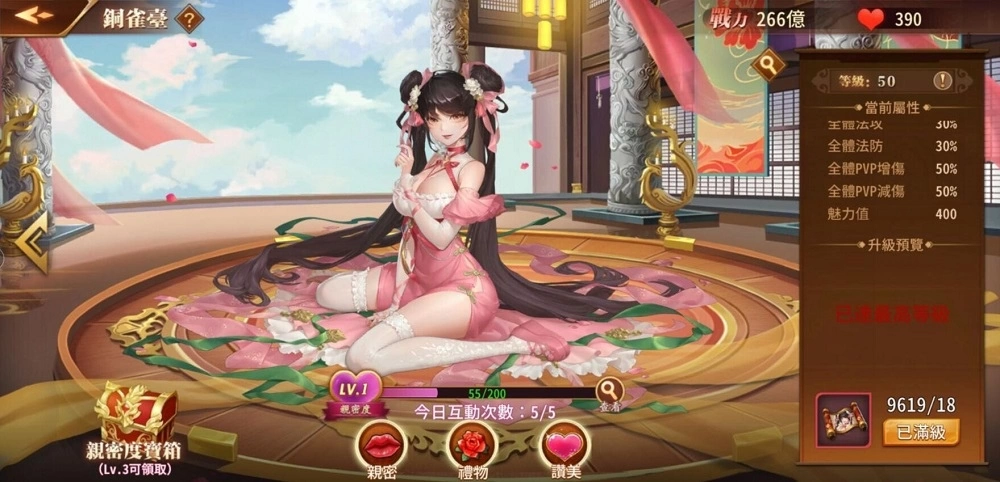Activate the 讚美 heart interaction
Screen dimensions: 1000x482
(564, 445)
